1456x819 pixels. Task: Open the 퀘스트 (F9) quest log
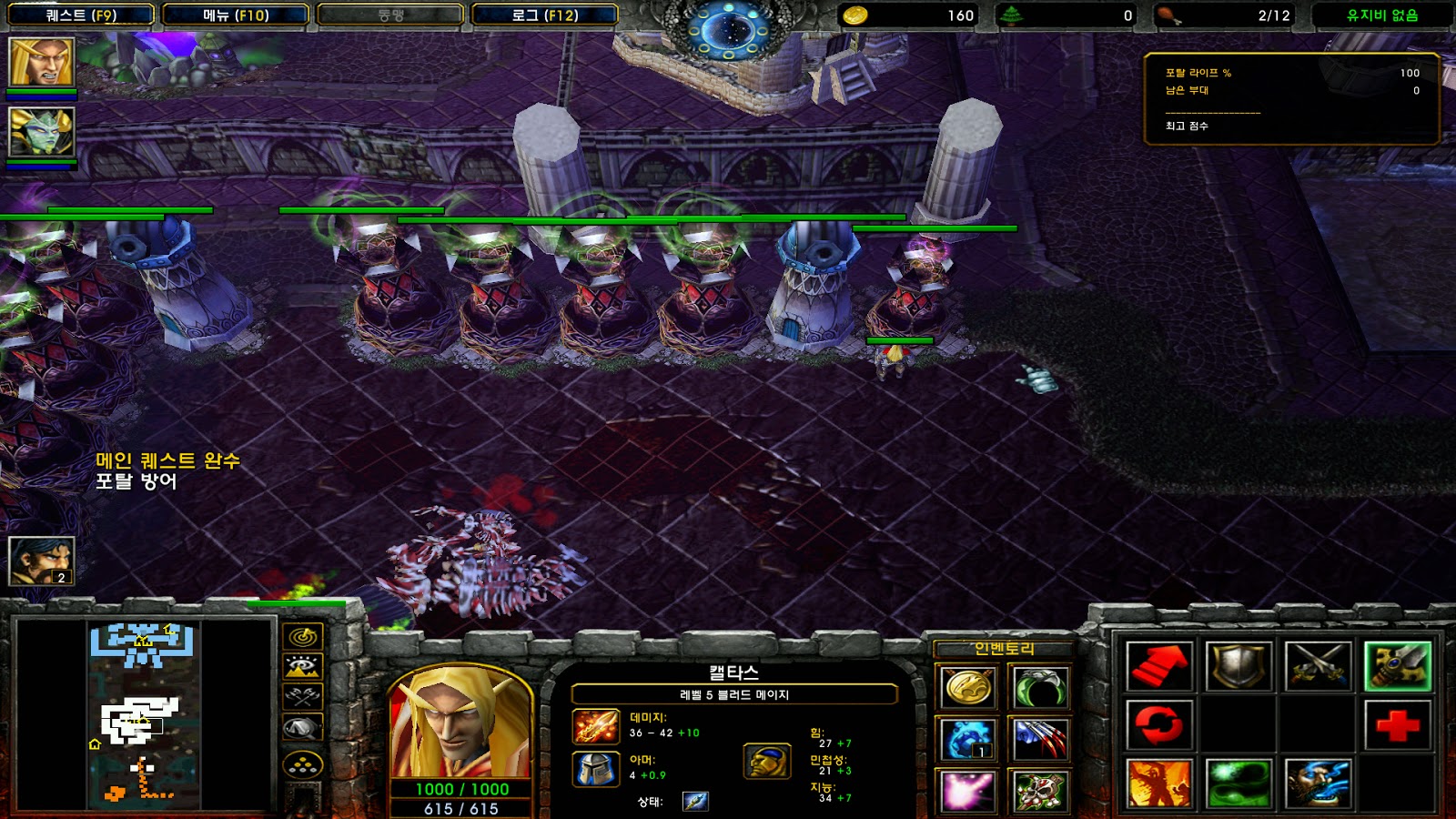pyautogui.click(x=81, y=15)
